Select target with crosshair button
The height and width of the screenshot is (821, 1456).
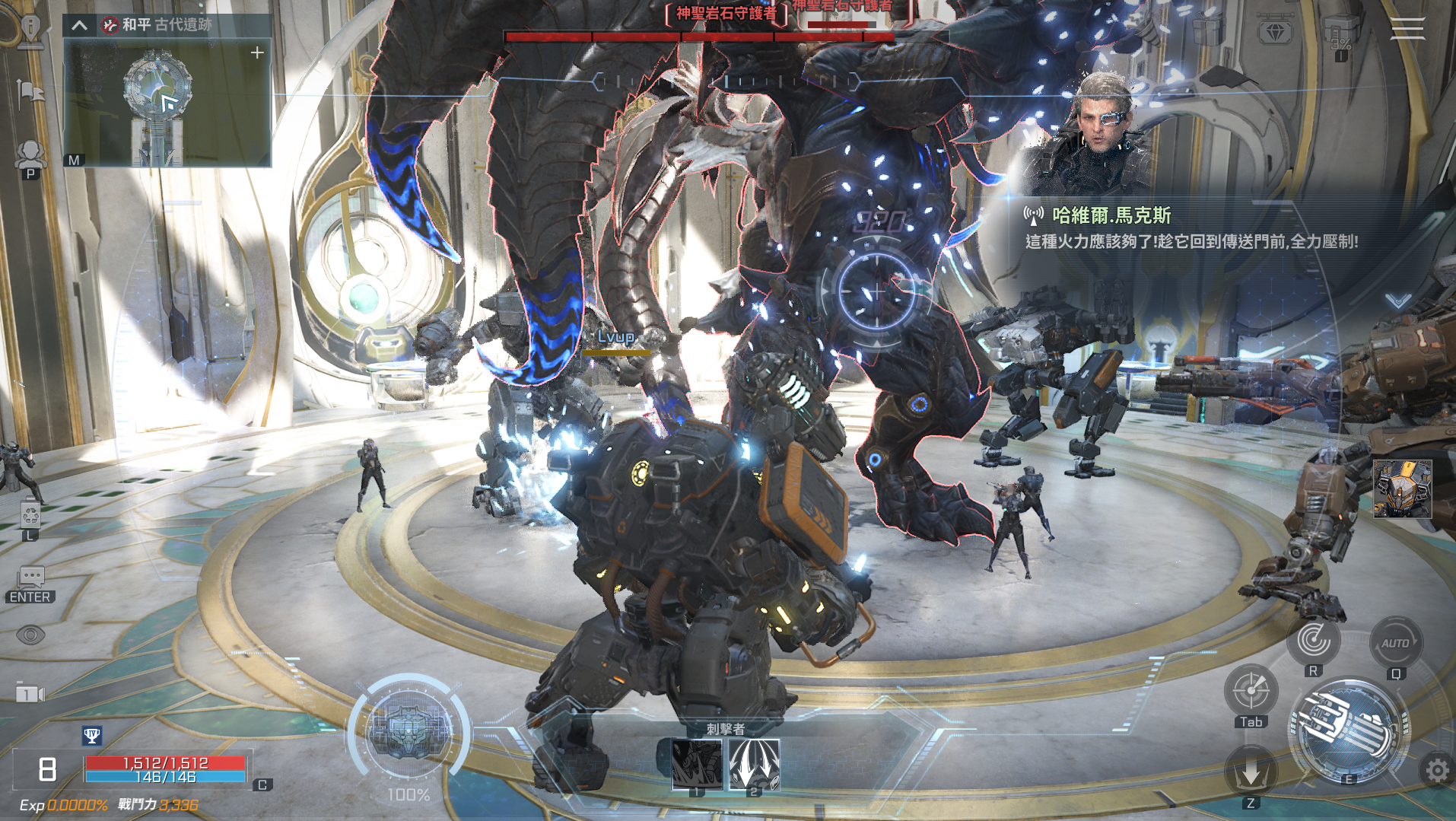1251,690
